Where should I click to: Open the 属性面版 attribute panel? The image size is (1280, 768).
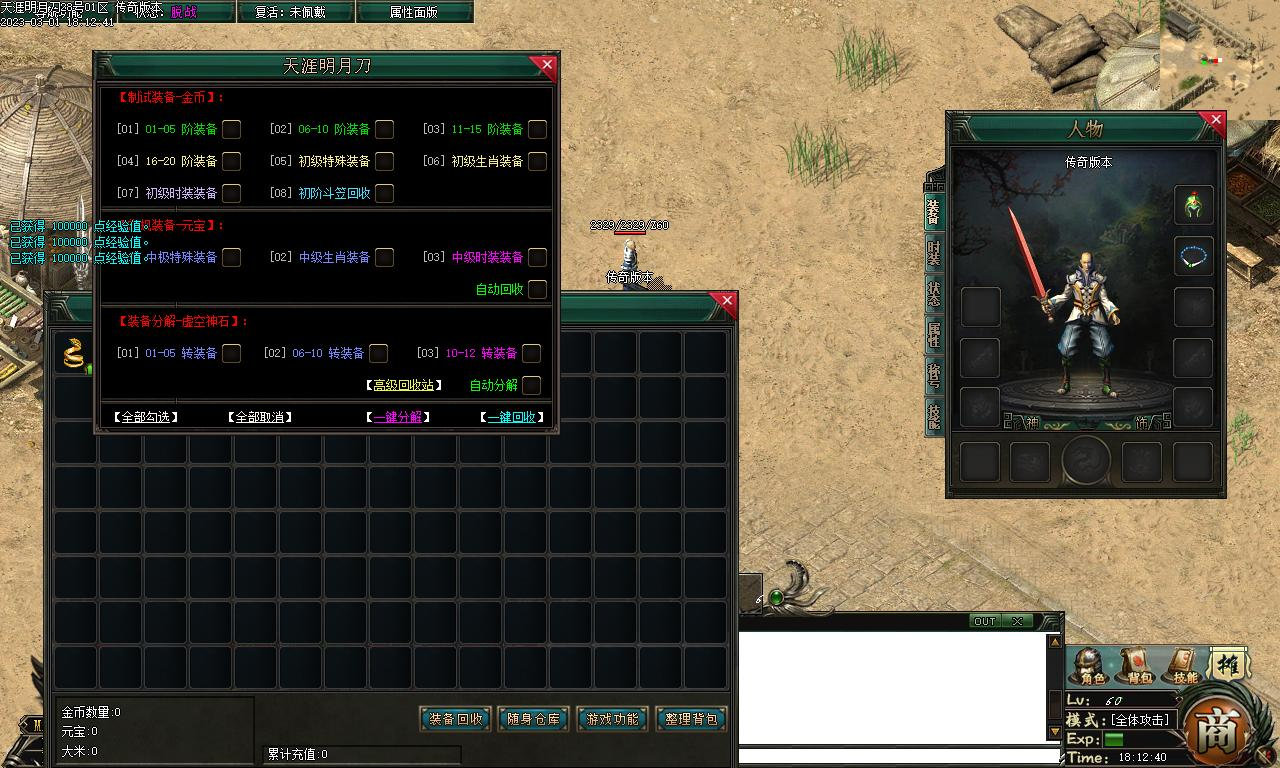(413, 12)
